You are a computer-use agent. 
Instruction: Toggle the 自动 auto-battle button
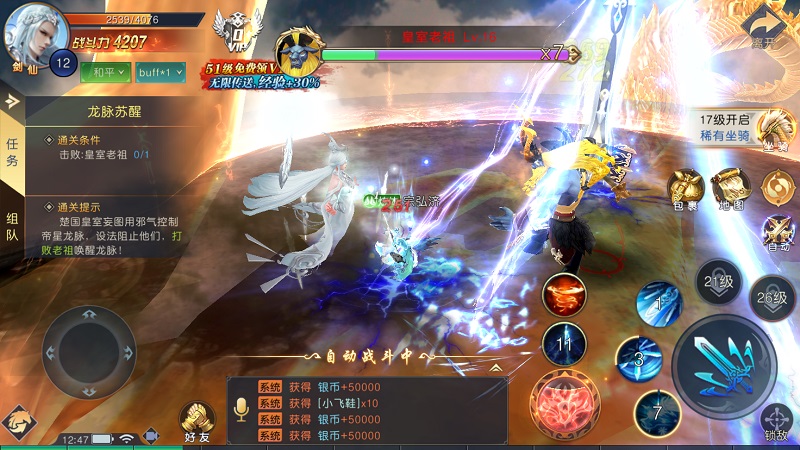[x=776, y=231]
